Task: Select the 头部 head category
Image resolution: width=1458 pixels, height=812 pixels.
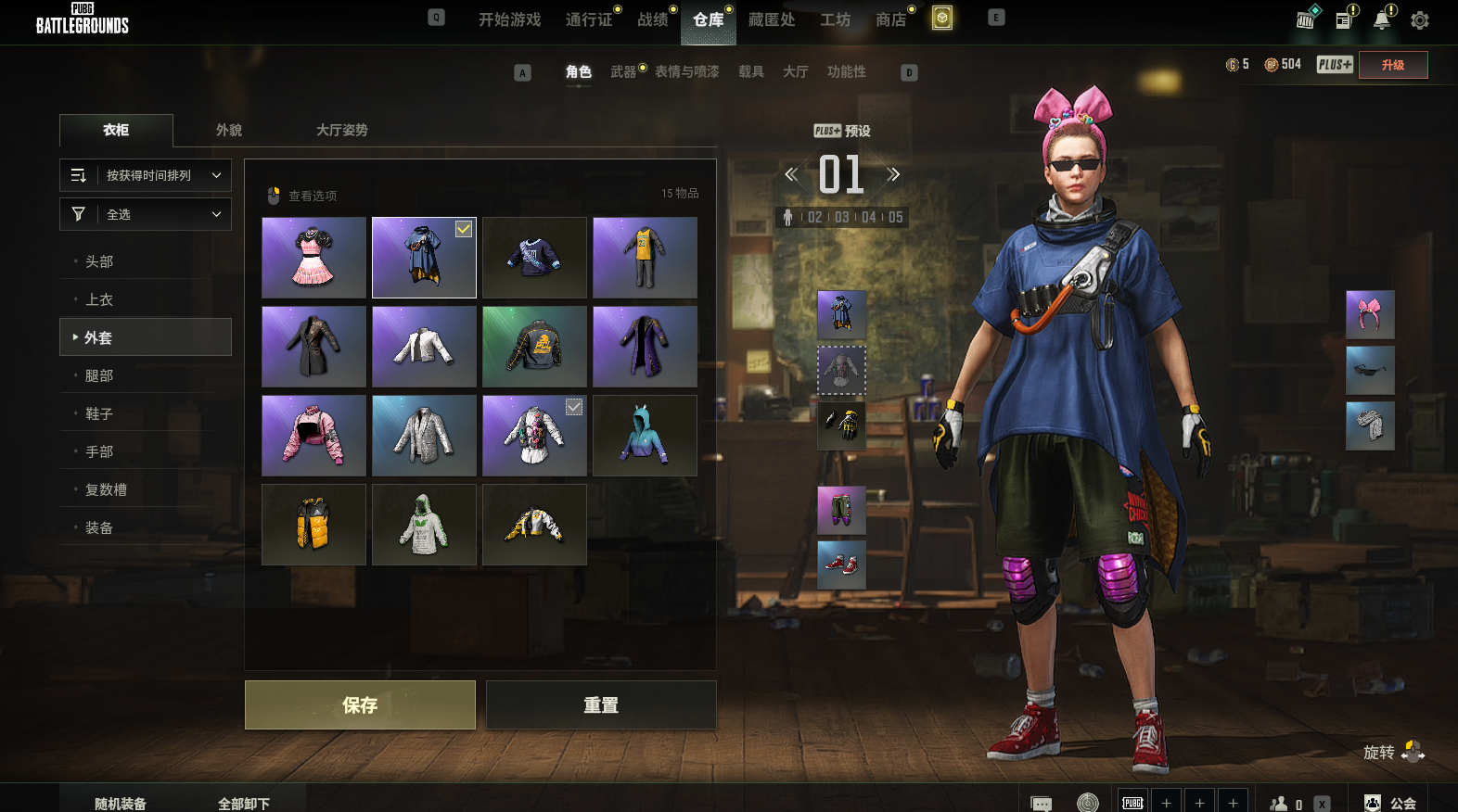Action: 99,261
